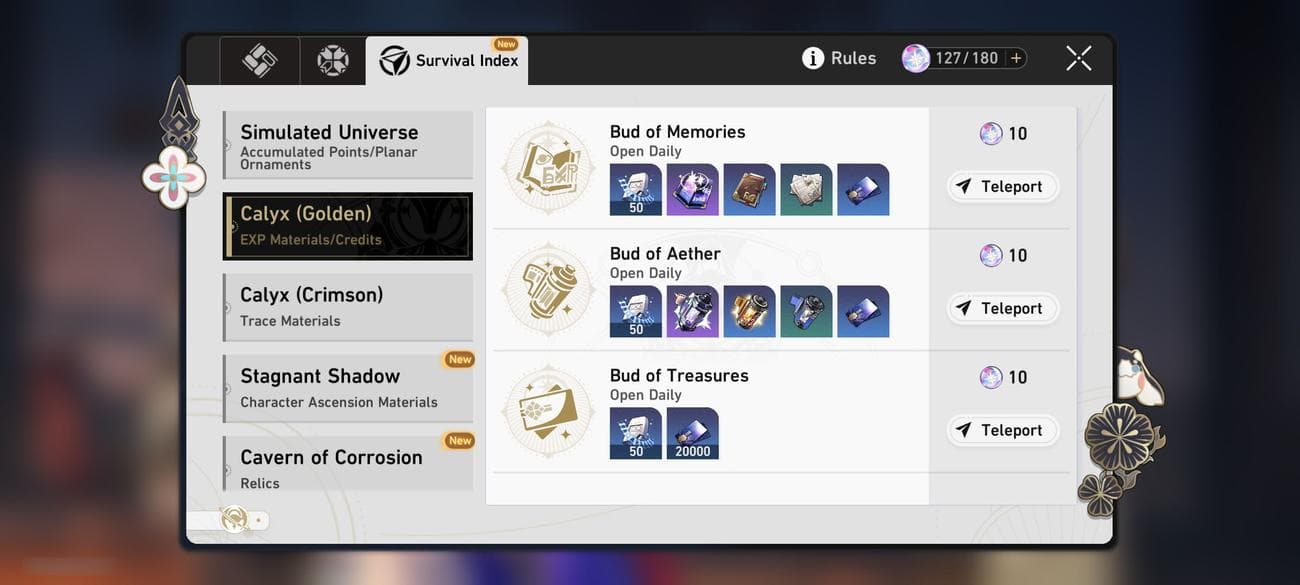
Task: Select the Bud of Memories EXP emblem
Action: tap(547, 168)
